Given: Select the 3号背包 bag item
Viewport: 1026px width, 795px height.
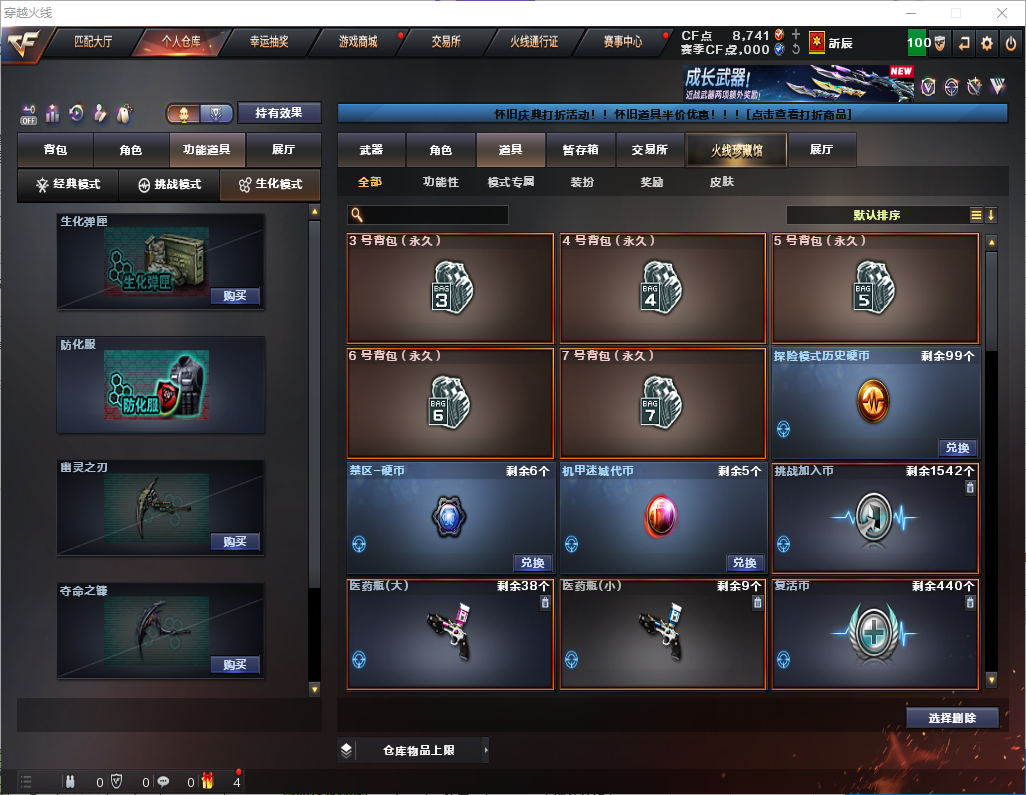Looking at the screenshot, I should (x=450, y=288).
